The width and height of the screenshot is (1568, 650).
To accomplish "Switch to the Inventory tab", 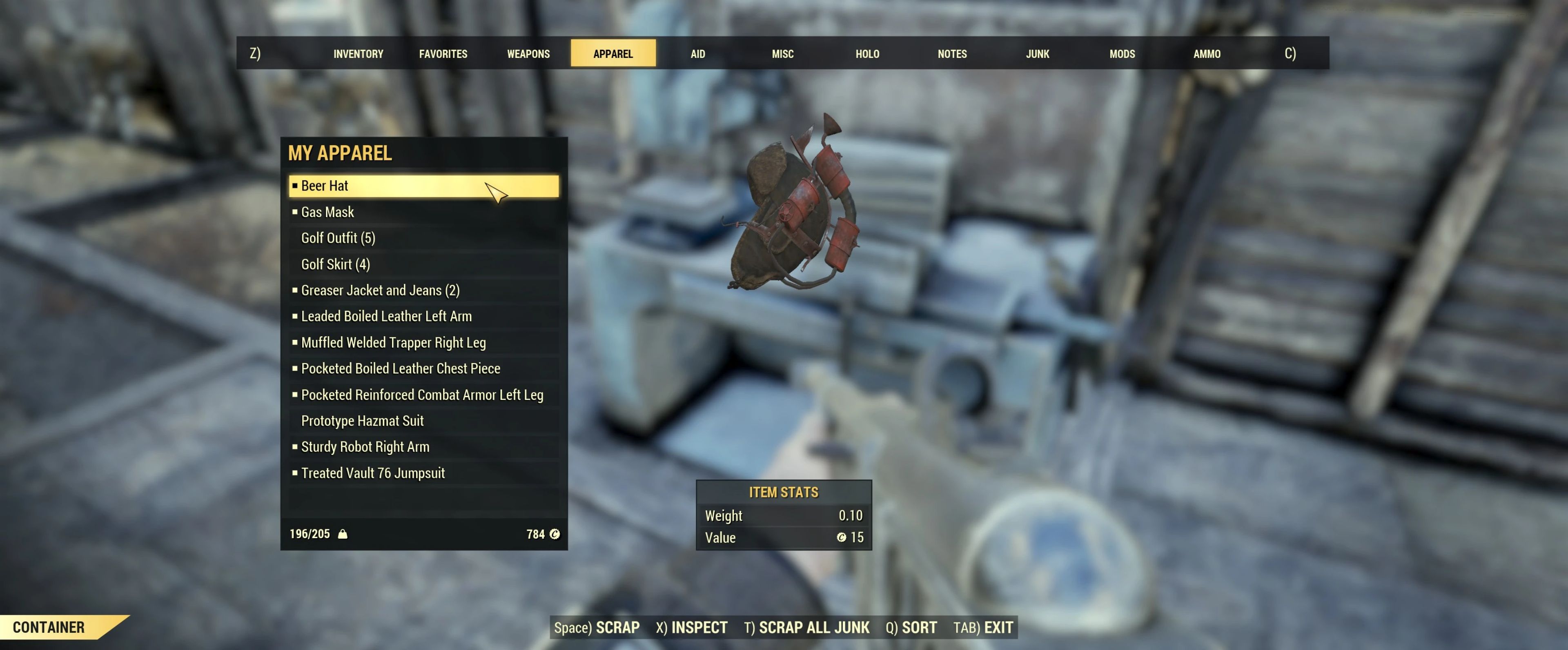I will tap(358, 53).
